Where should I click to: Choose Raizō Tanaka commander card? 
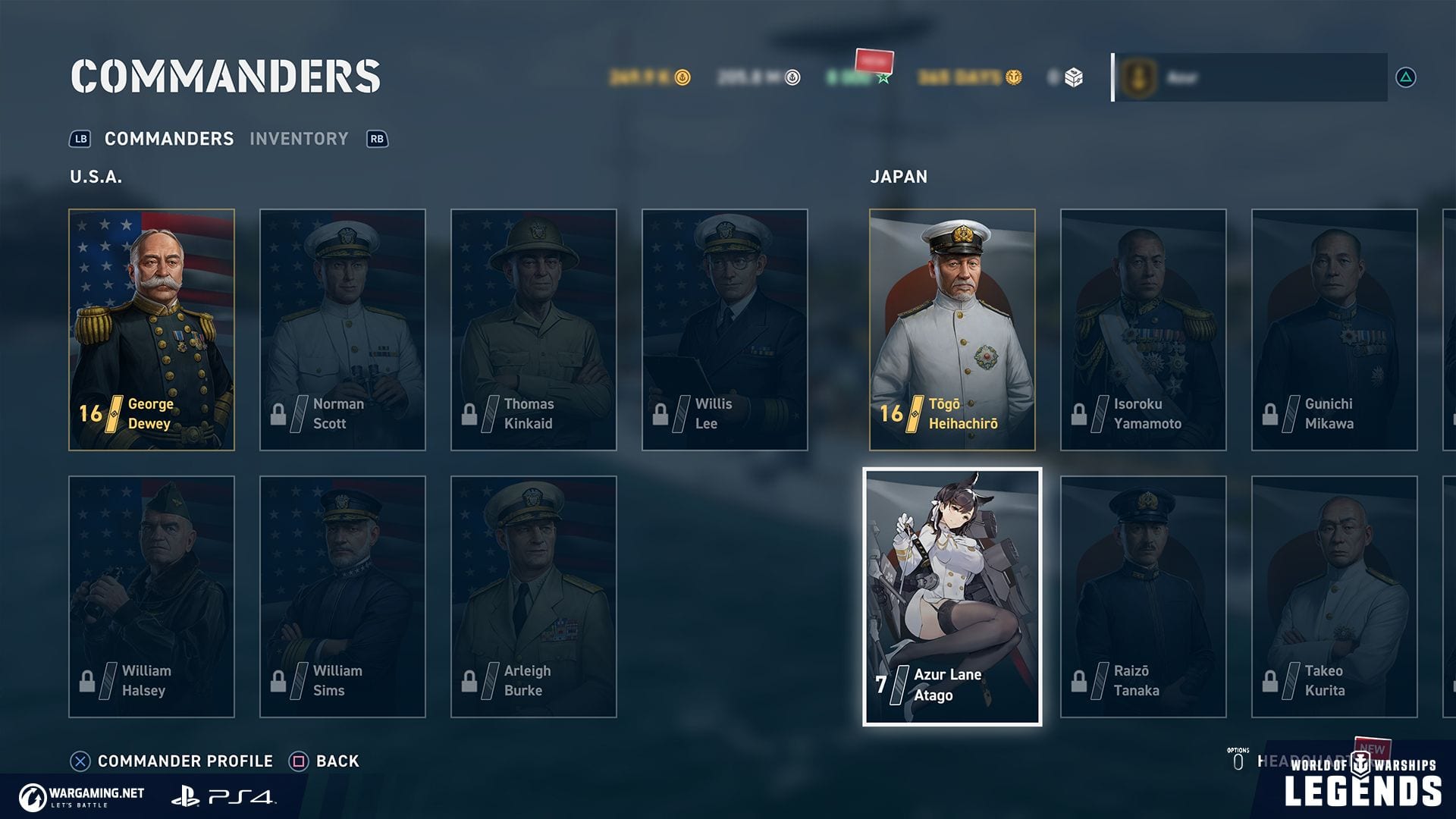tap(1144, 597)
